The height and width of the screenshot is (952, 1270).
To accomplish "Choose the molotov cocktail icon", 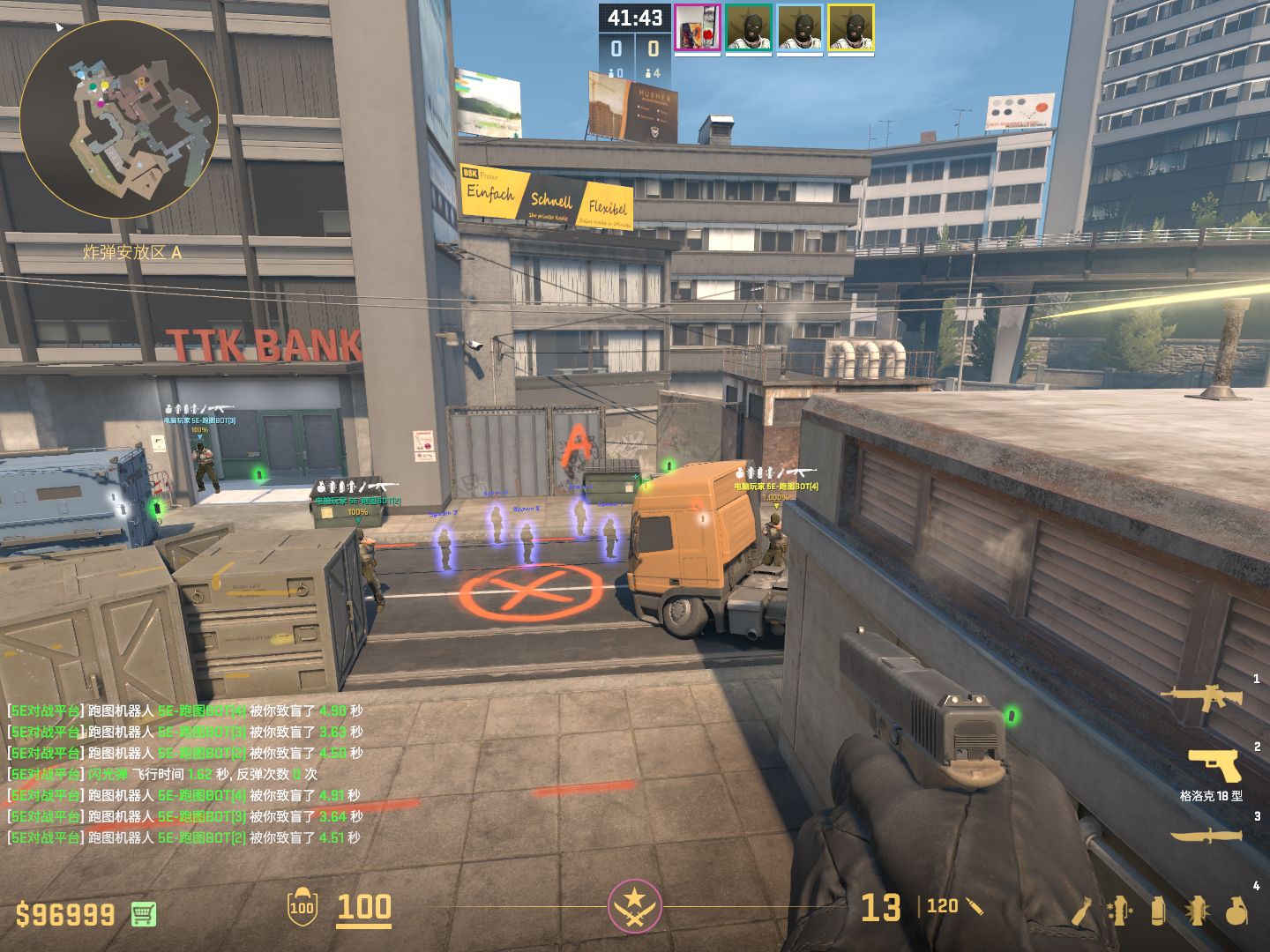I will tap(1082, 911).
